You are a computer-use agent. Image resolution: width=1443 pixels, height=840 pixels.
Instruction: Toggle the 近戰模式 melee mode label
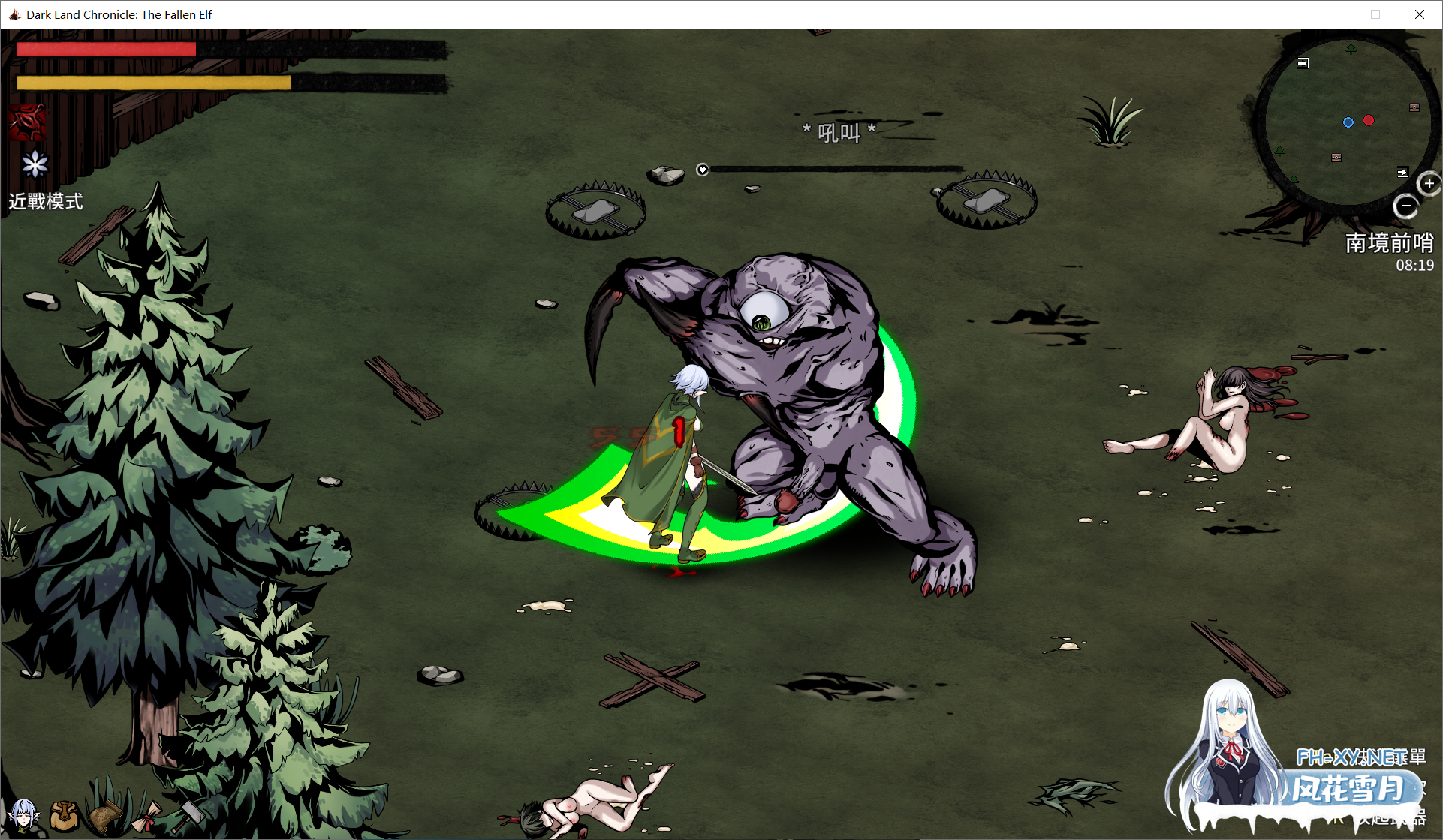46,202
